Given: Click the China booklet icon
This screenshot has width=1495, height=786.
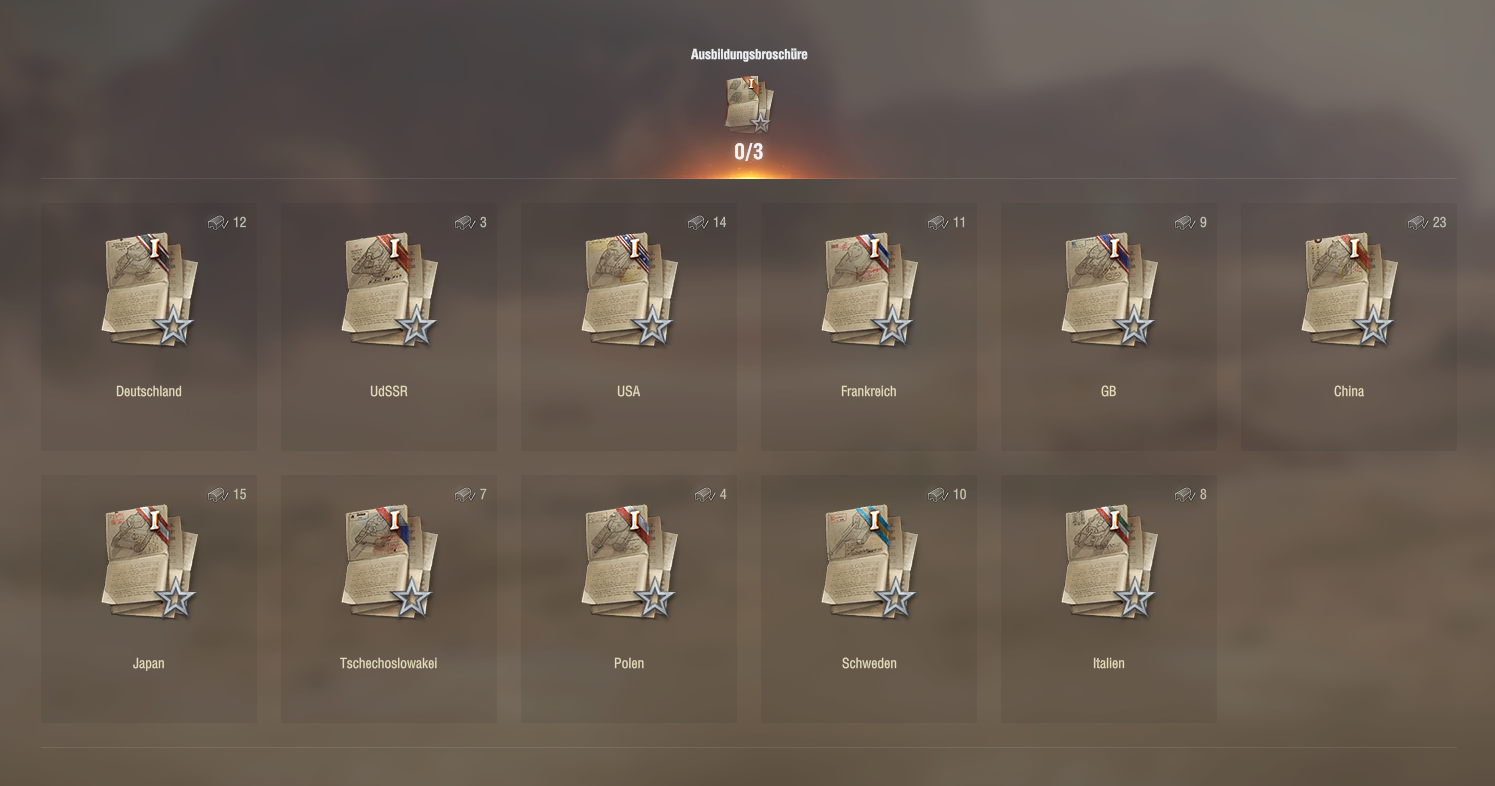Looking at the screenshot, I should pos(1349,288).
